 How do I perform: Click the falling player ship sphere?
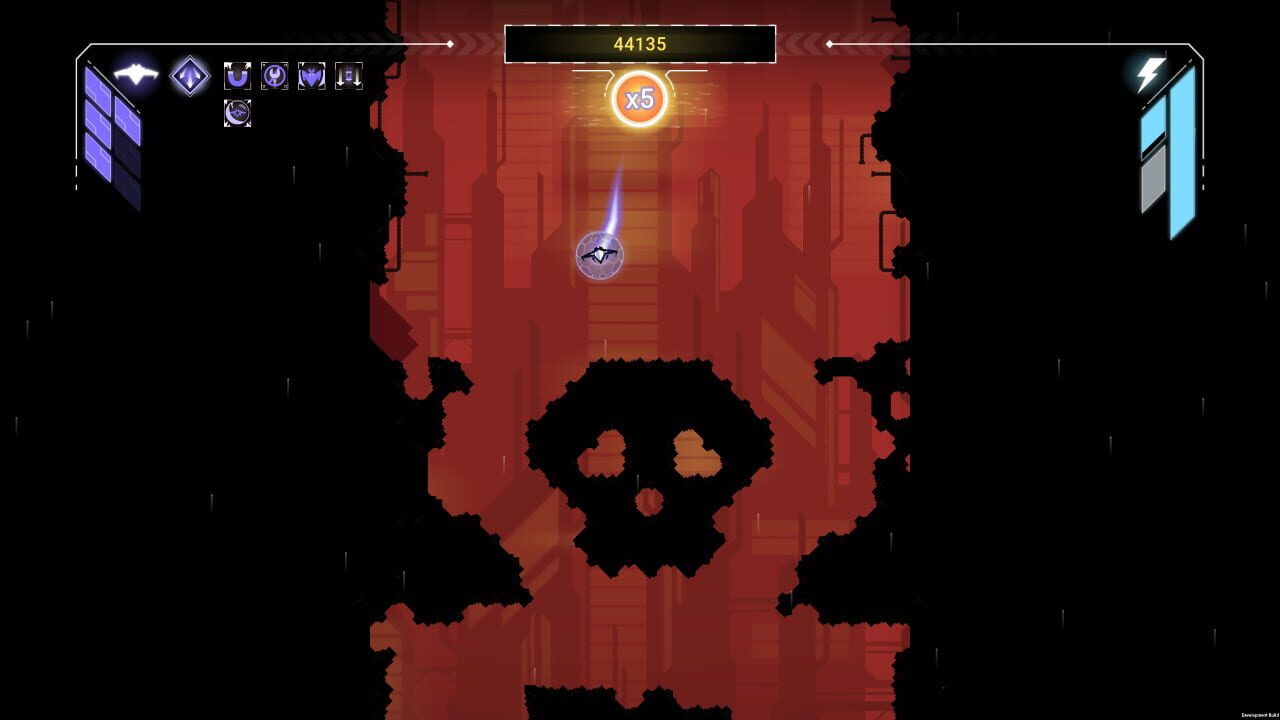coord(601,255)
